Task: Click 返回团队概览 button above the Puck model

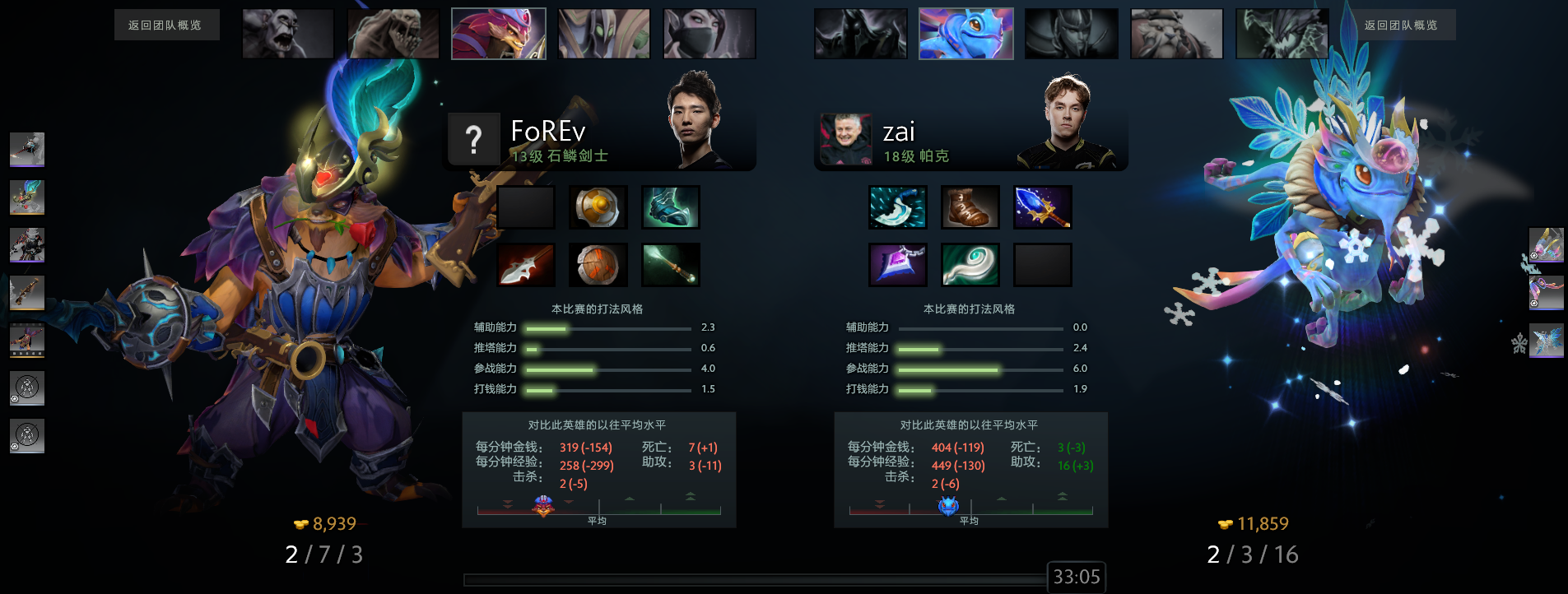Action: pyautogui.click(x=1400, y=26)
